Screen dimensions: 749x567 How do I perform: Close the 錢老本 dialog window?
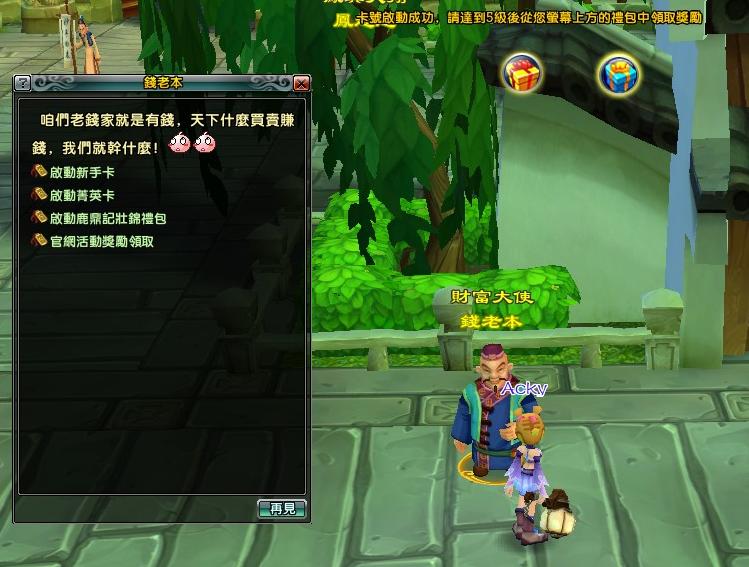(x=301, y=83)
